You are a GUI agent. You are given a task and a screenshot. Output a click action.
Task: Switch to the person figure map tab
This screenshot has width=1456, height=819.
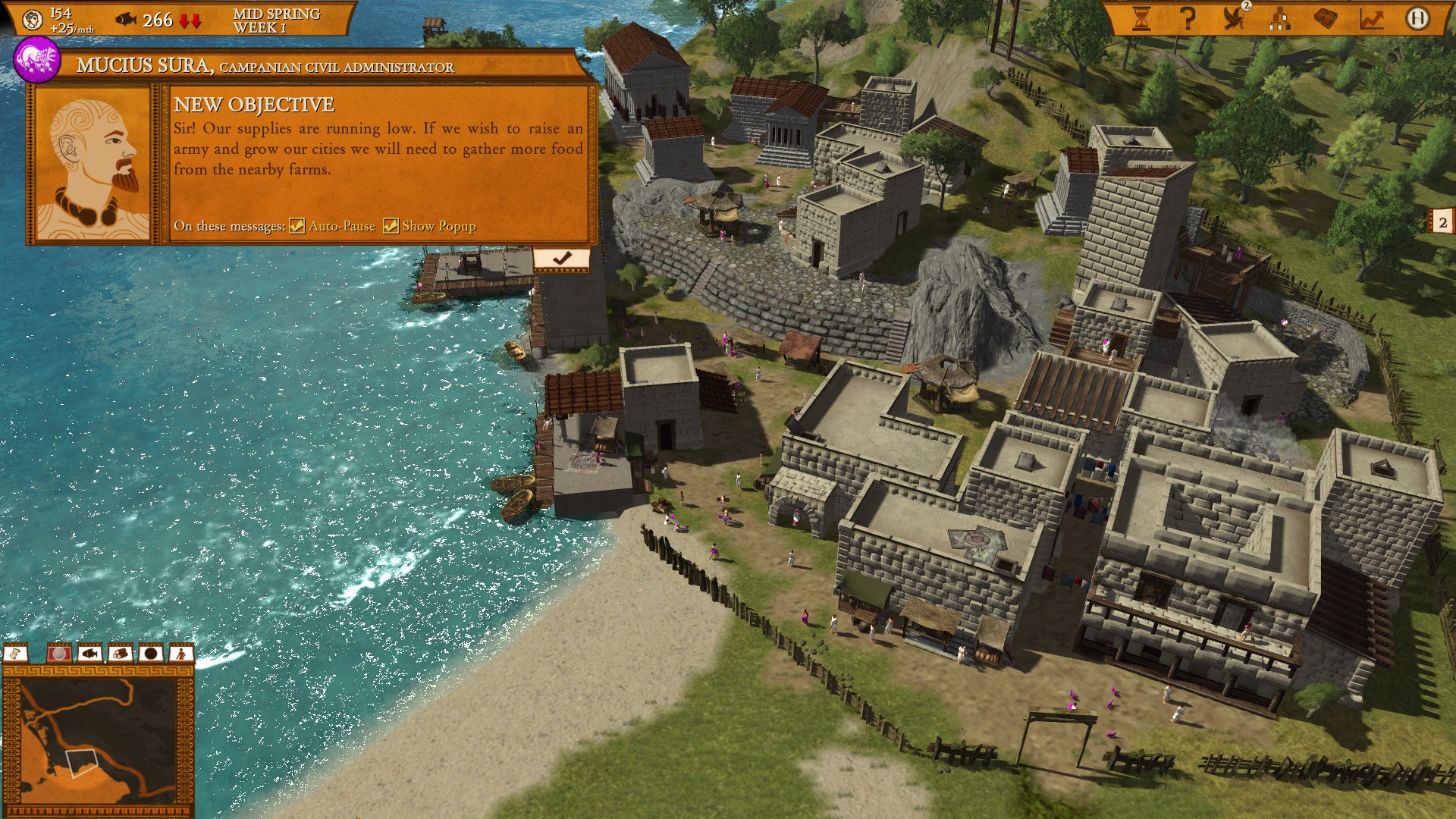click(180, 653)
